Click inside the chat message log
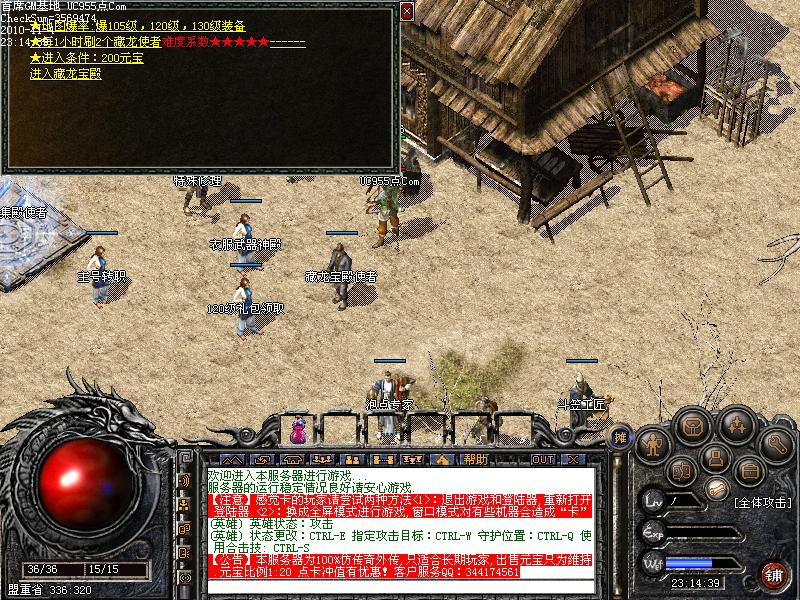 tap(398, 522)
